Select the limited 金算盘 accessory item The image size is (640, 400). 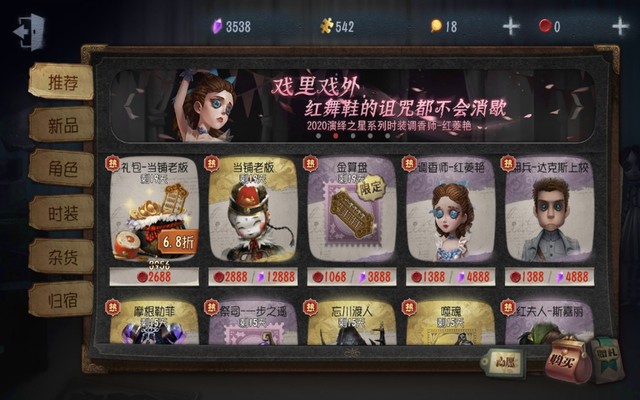[x=350, y=220]
